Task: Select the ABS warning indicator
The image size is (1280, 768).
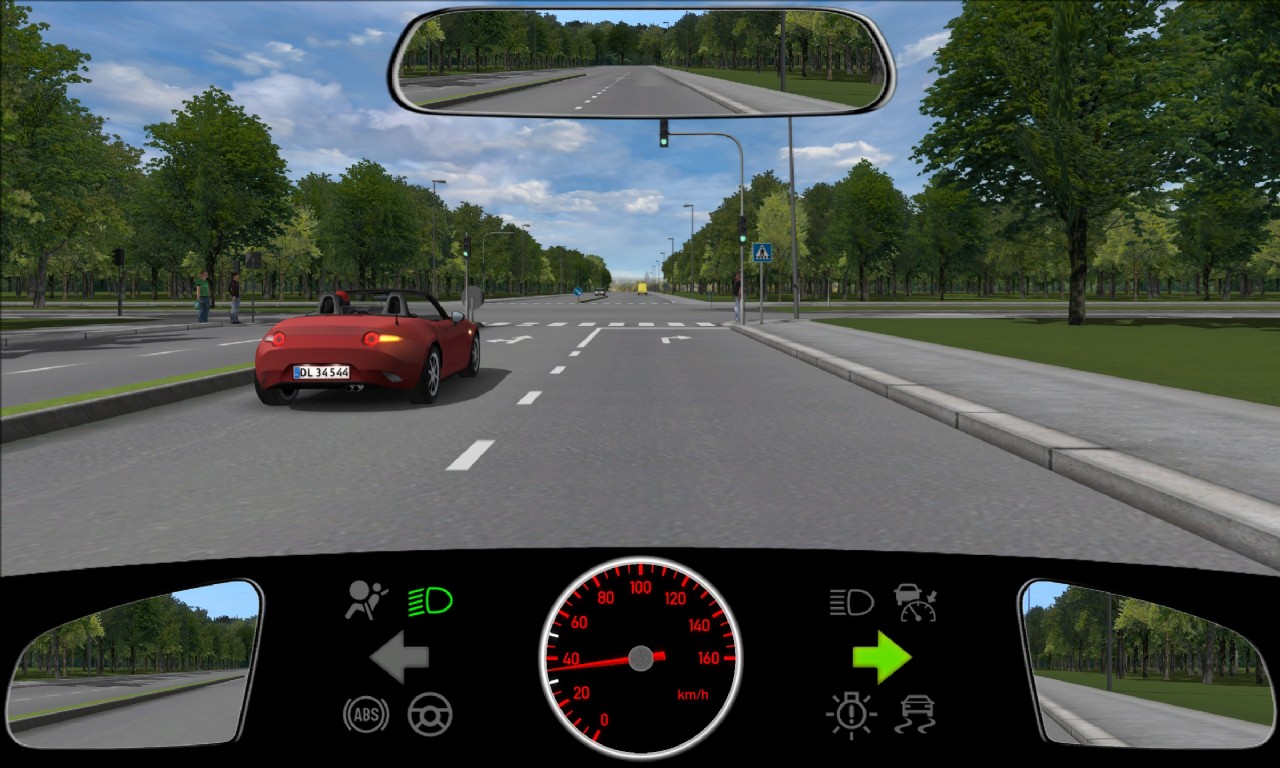Action: 366,714
